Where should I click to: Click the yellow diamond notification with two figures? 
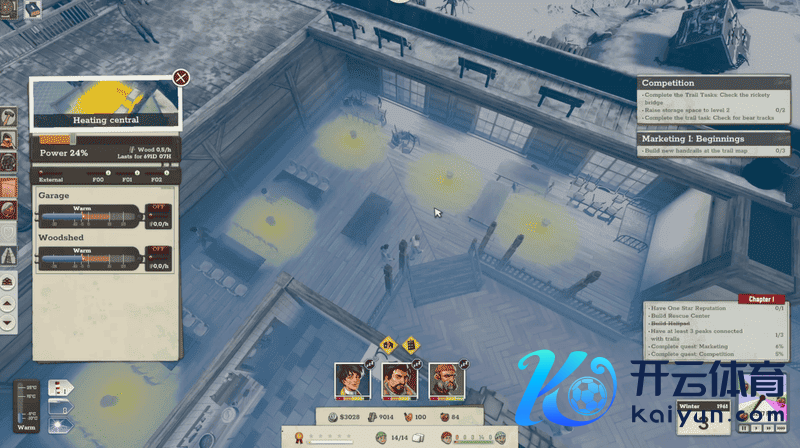click(x=389, y=344)
